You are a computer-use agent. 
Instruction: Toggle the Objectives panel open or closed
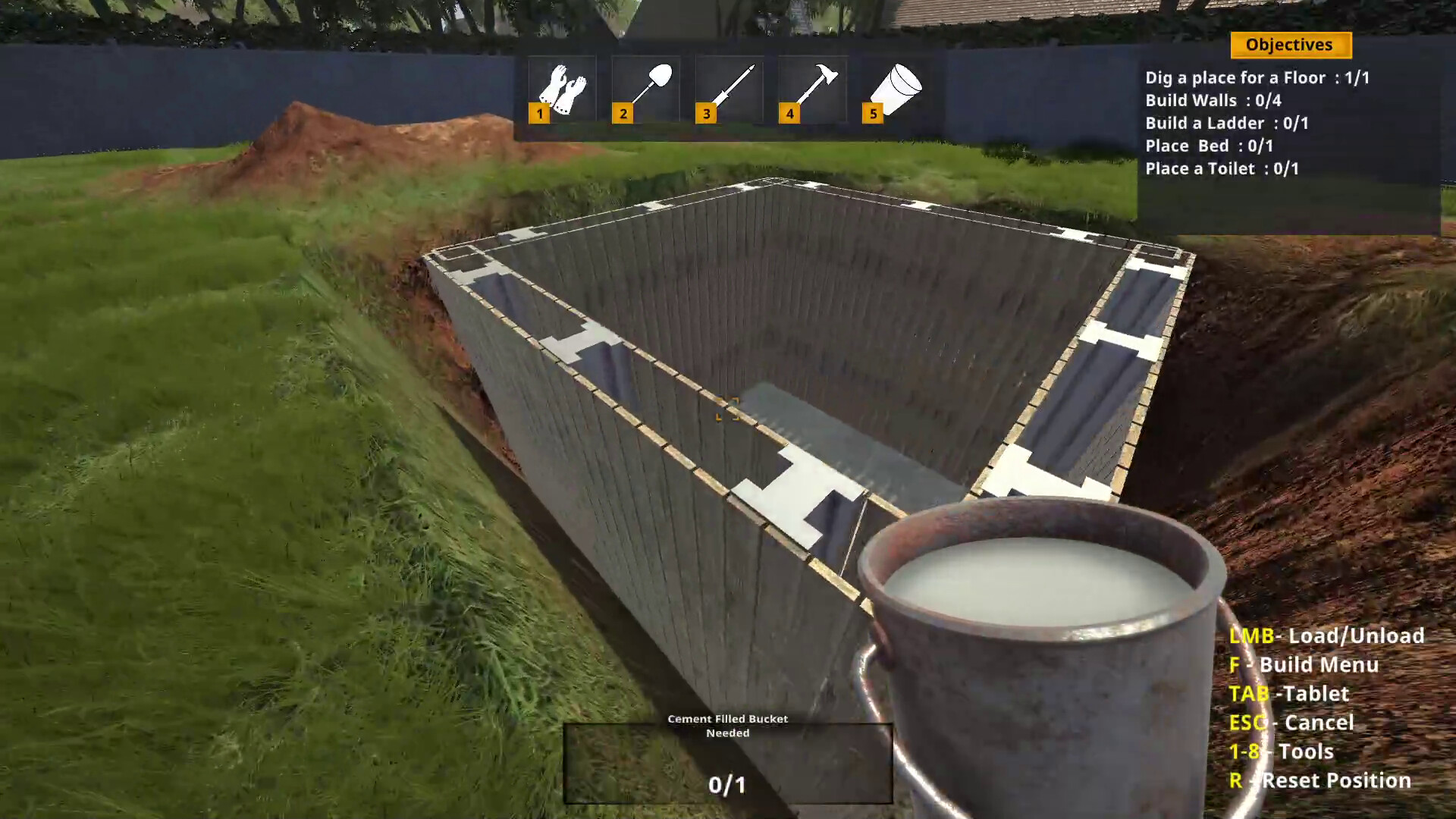[x=1290, y=45]
